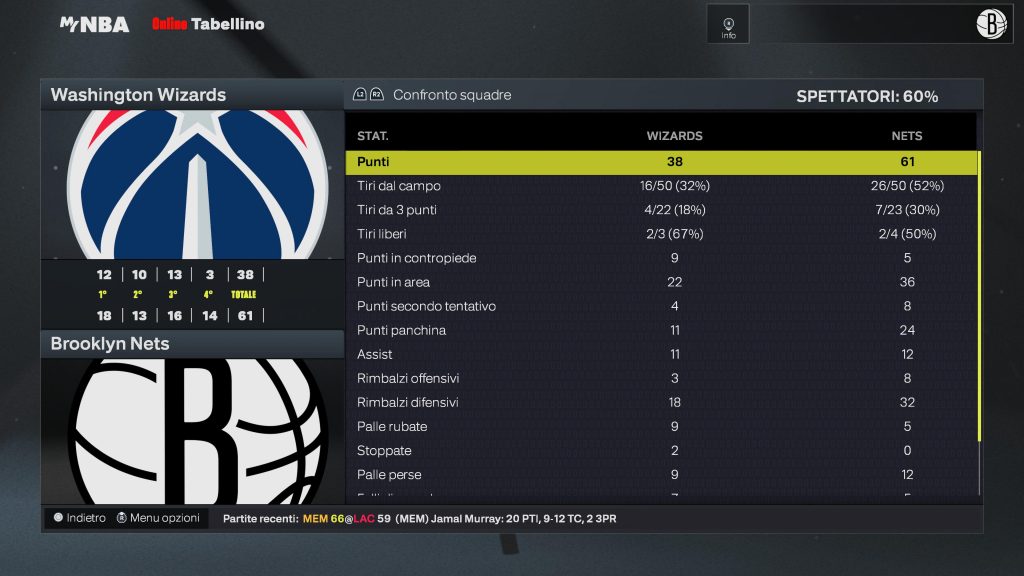Select the Punti in contropiede row
This screenshot has width=1024, height=576.
click(x=660, y=258)
